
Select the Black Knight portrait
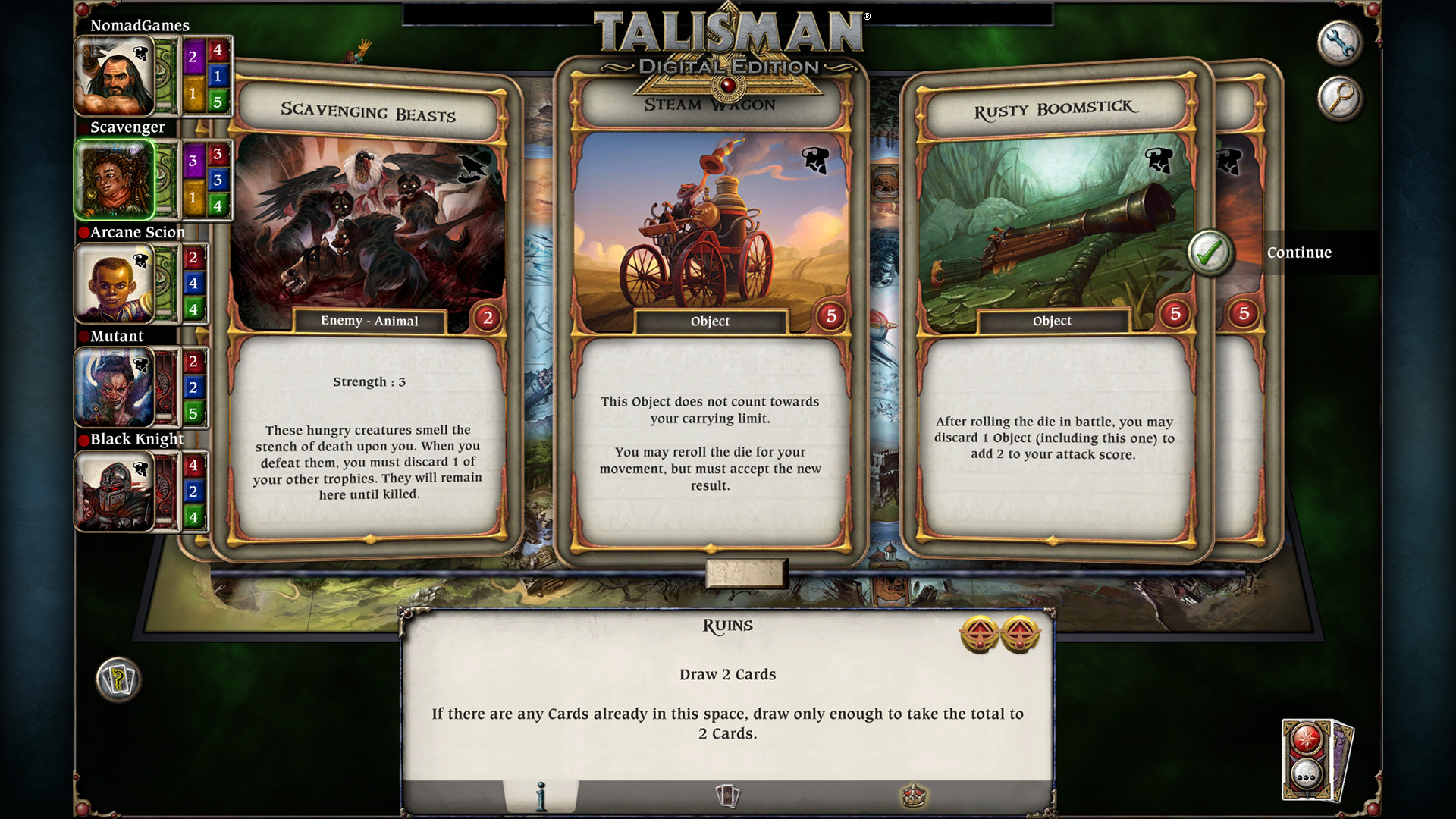coord(116,491)
